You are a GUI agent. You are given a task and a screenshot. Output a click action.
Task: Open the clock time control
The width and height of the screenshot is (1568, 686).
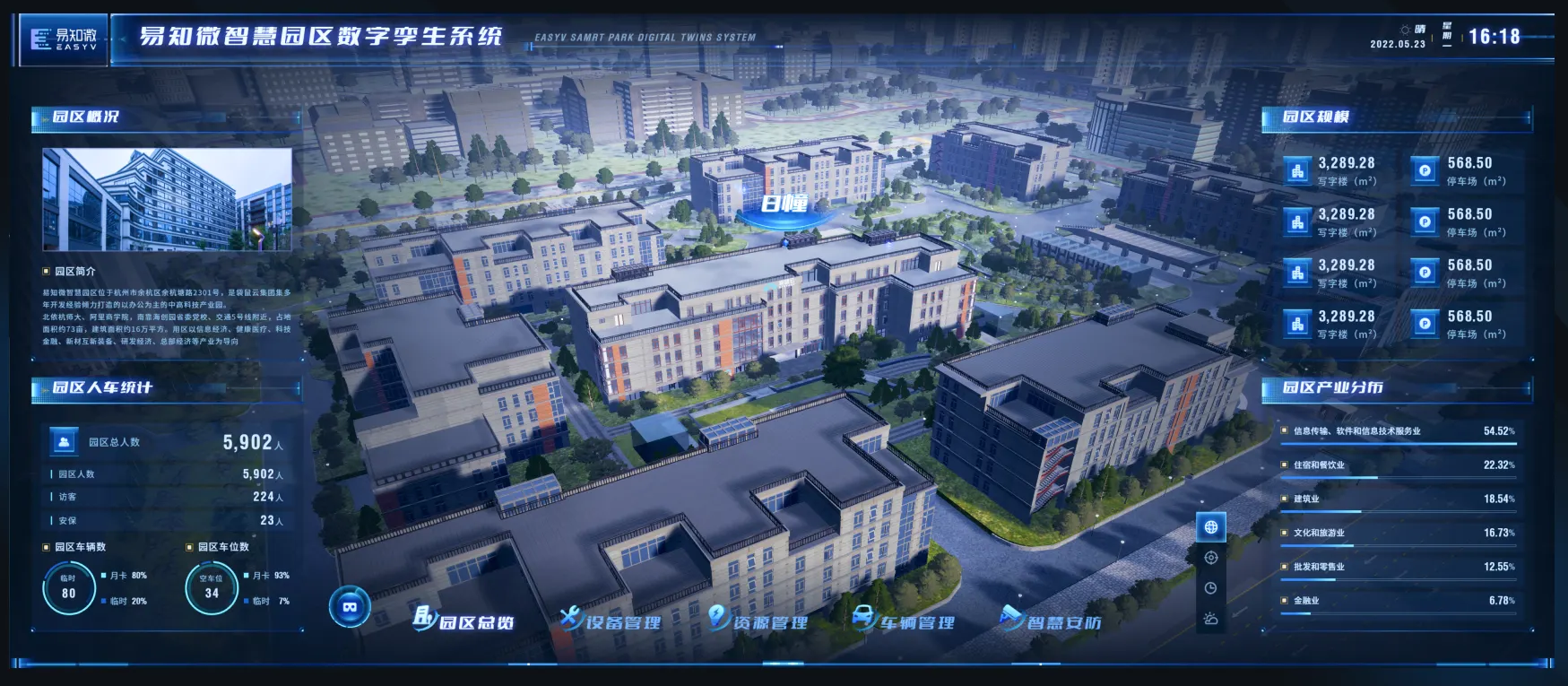pos(1211,588)
